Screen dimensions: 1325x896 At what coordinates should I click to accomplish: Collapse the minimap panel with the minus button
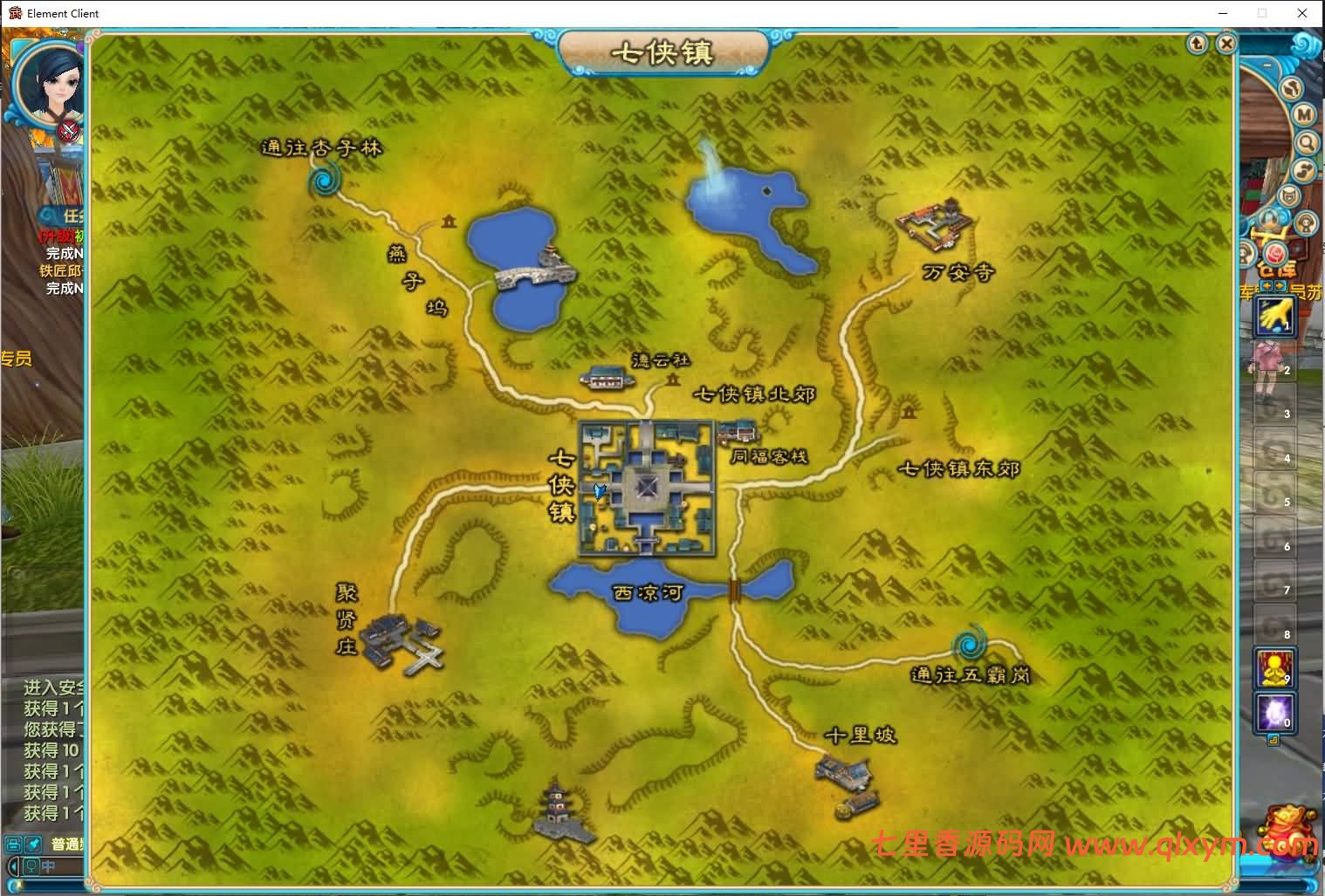click(1267, 65)
